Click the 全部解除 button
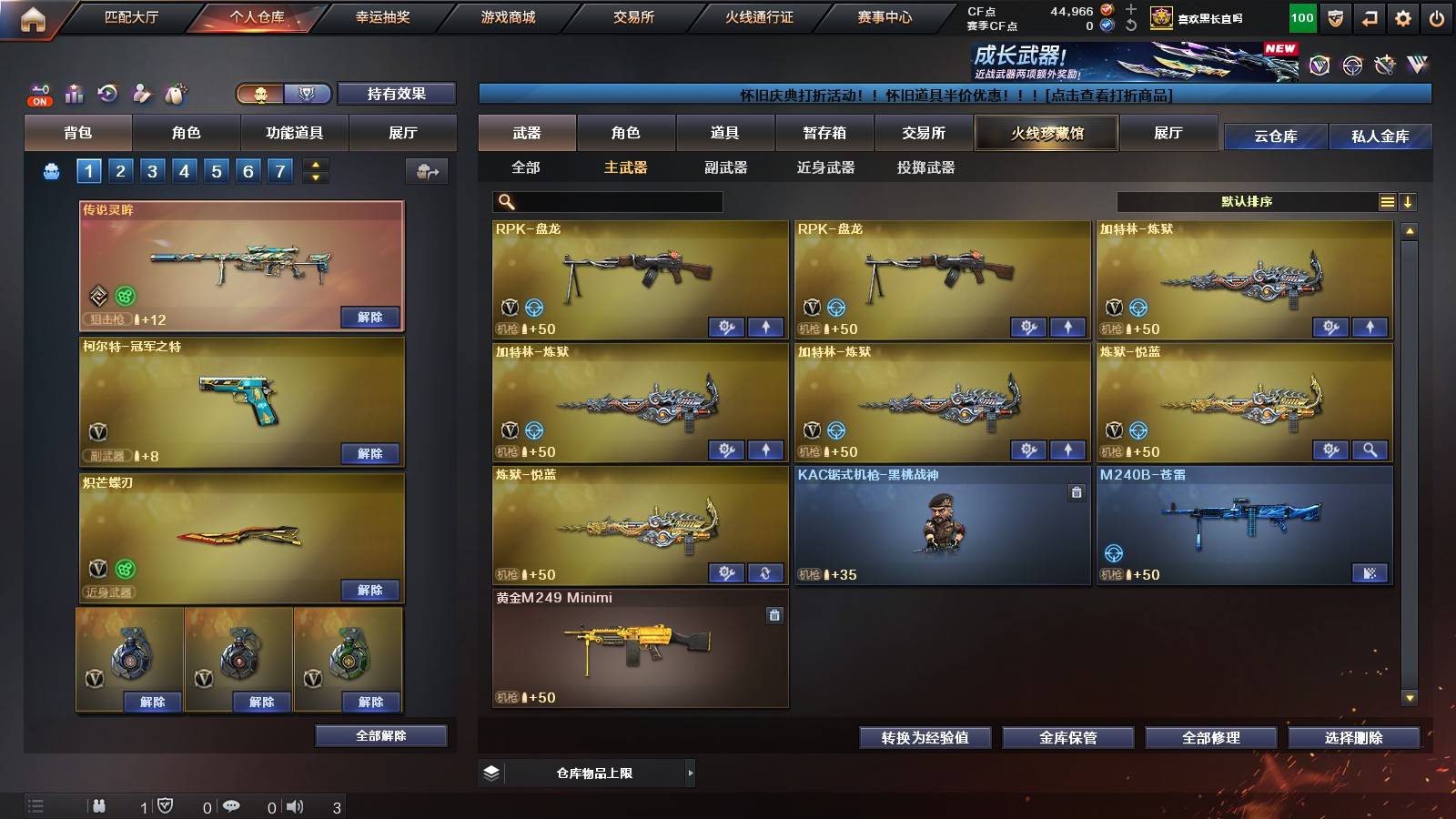Viewport: 1456px width, 819px height. pos(380,735)
